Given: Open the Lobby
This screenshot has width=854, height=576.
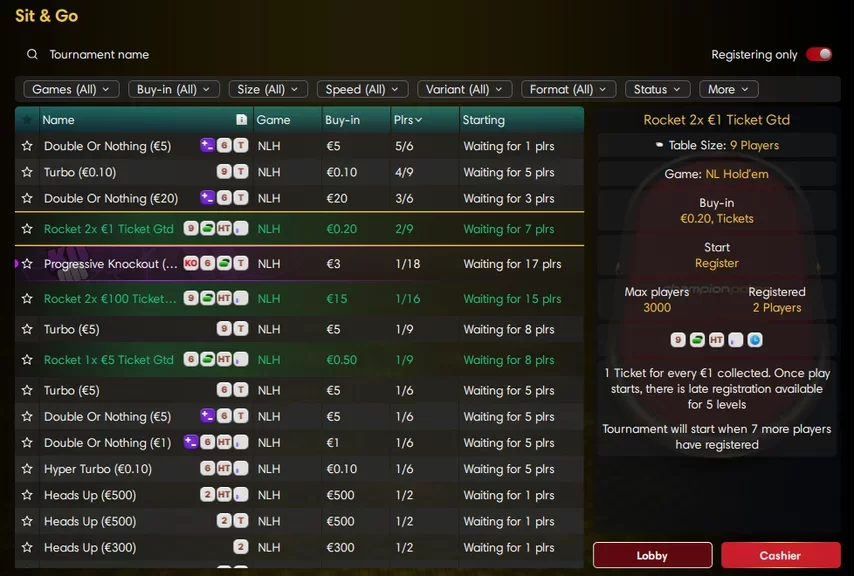Looking at the screenshot, I should coord(652,555).
